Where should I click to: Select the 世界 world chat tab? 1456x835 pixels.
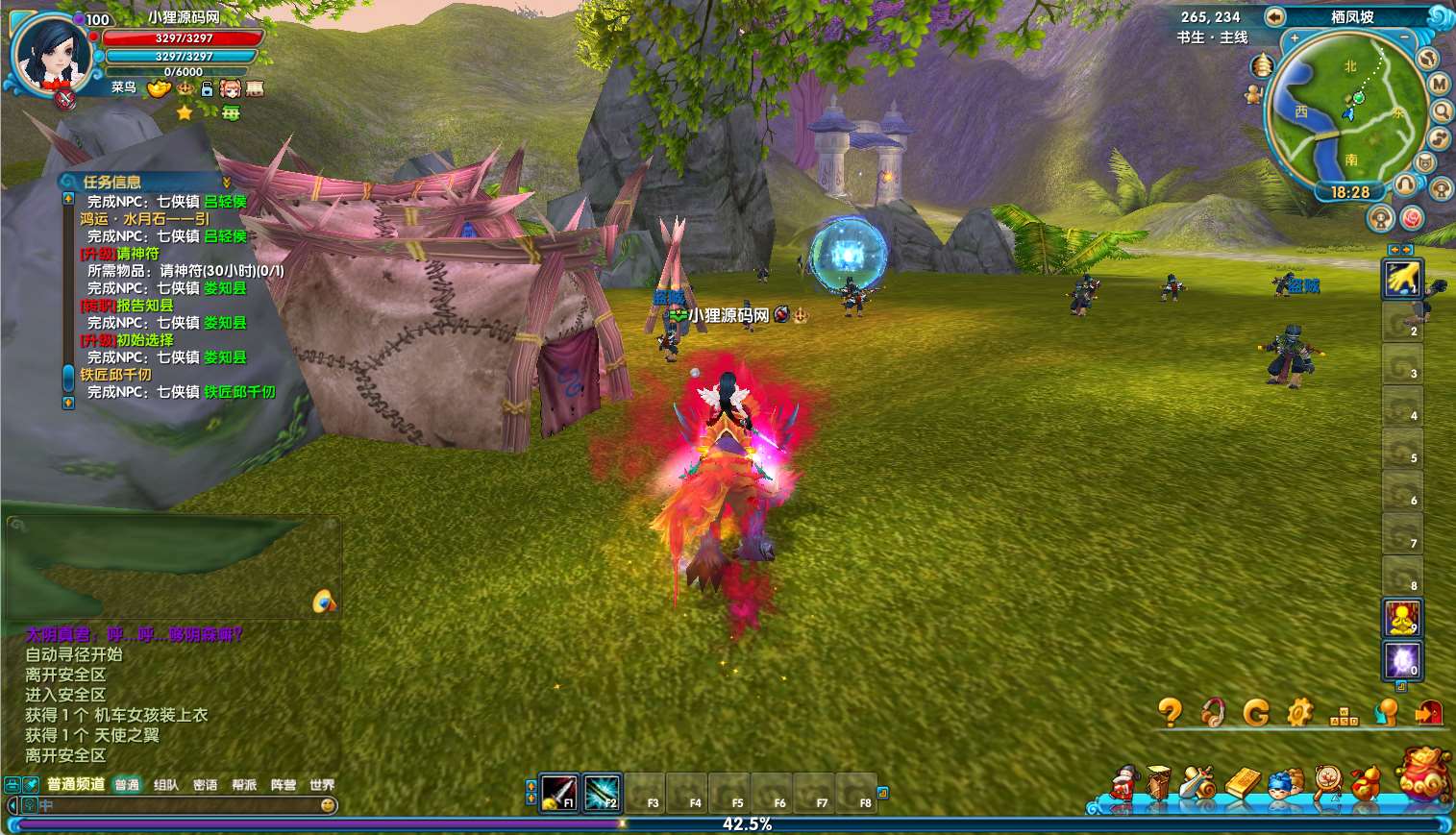(322, 785)
